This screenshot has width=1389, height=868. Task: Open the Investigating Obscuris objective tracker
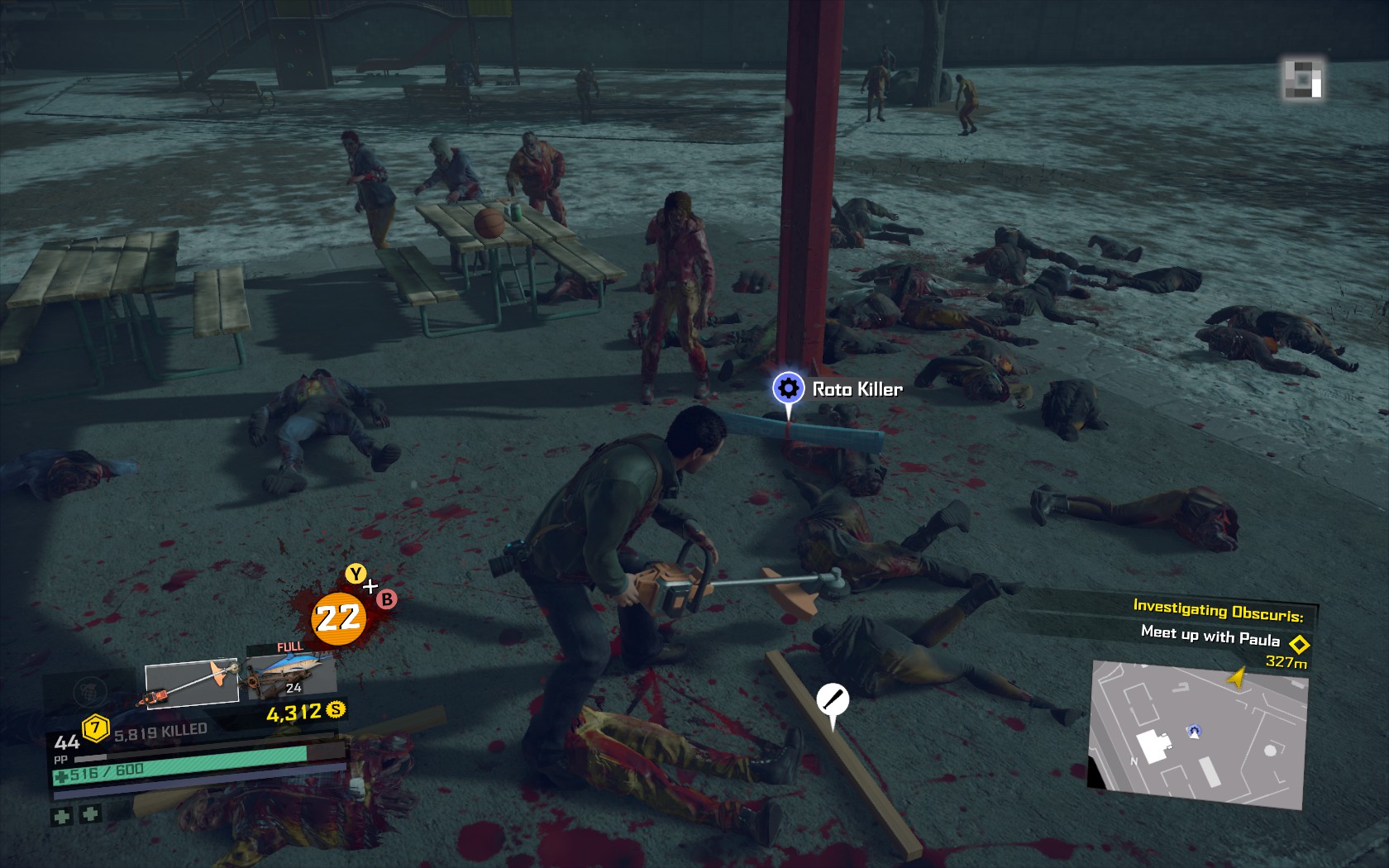pyautogui.click(x=1217, y=611)
